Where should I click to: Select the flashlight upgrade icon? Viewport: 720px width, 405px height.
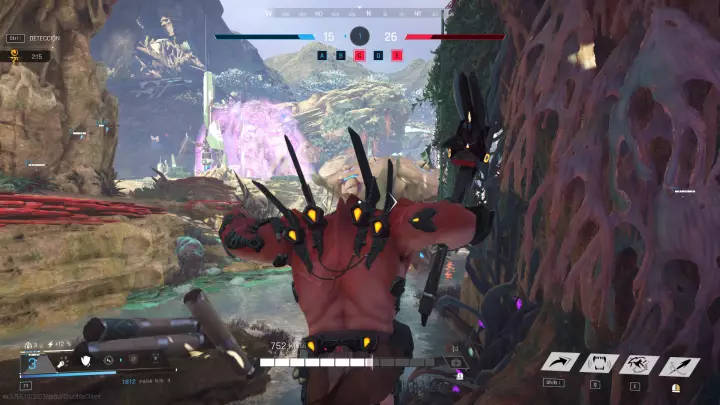point(63,362)
